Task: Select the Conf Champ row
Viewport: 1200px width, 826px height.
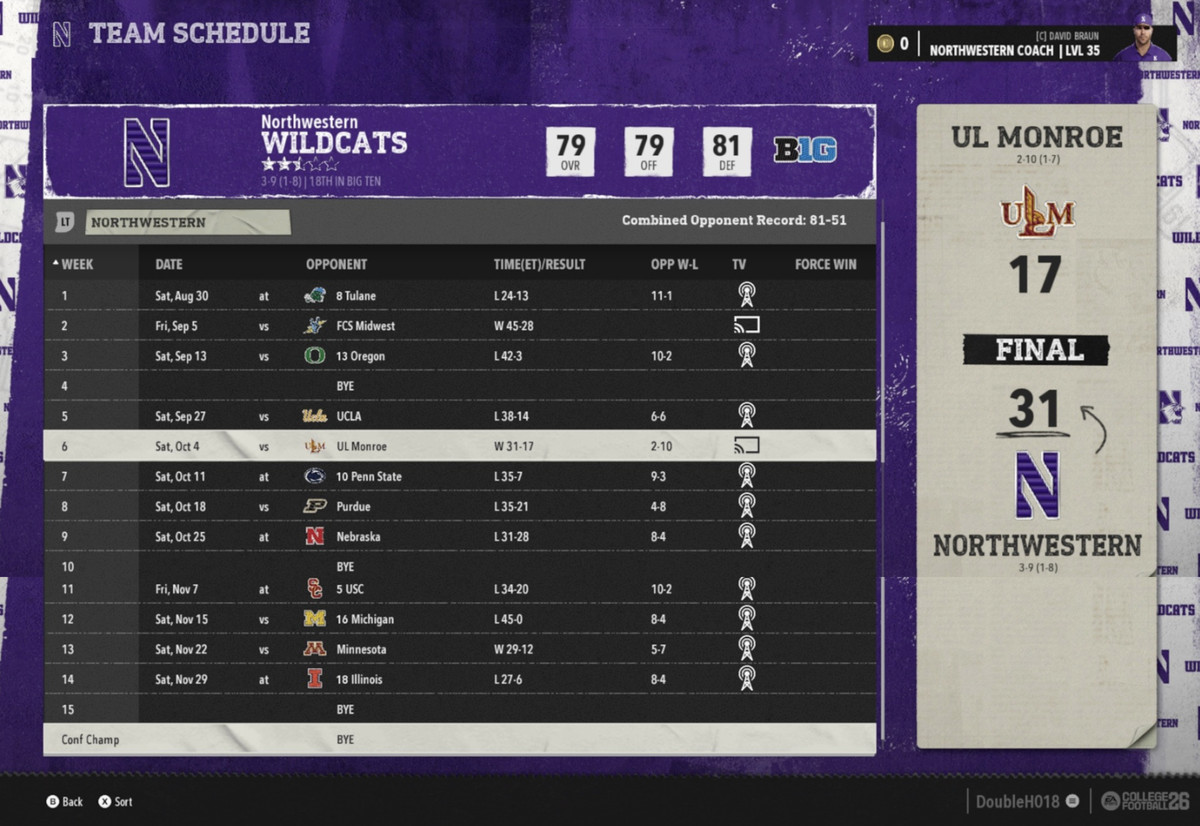Action: coord(459,740)
